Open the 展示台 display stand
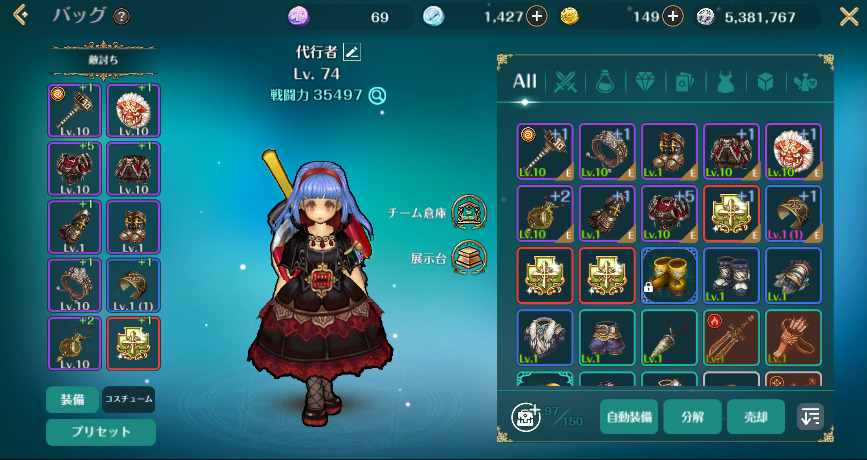 click(x=465, y=257)
